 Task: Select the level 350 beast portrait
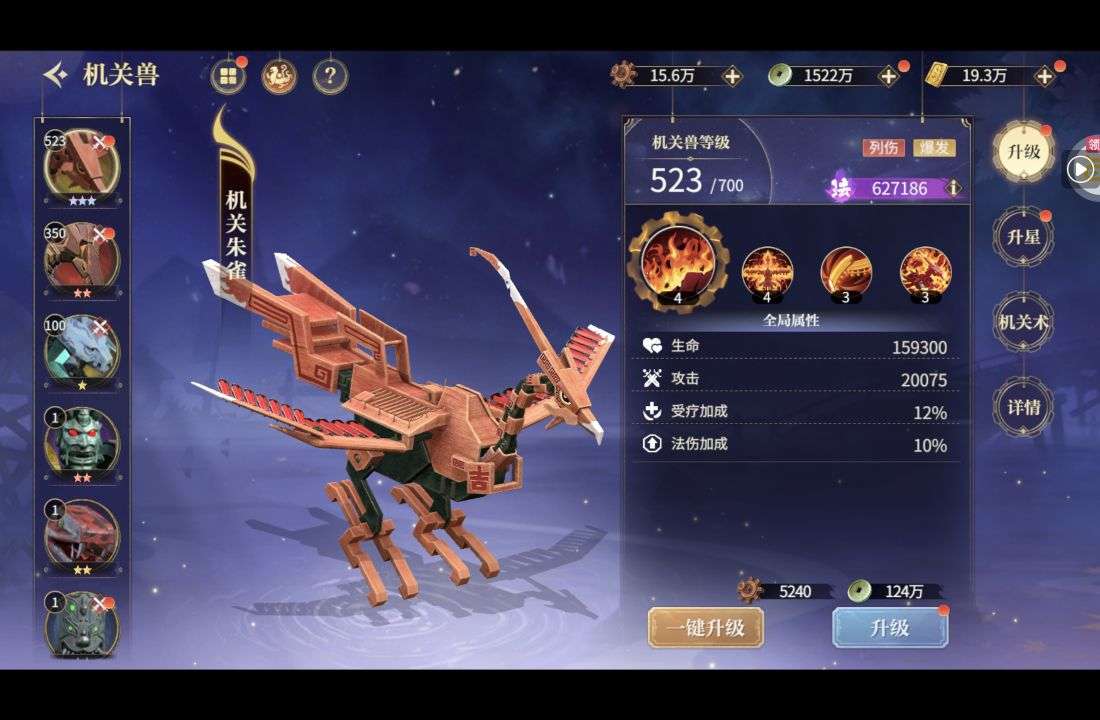(81, 256)
